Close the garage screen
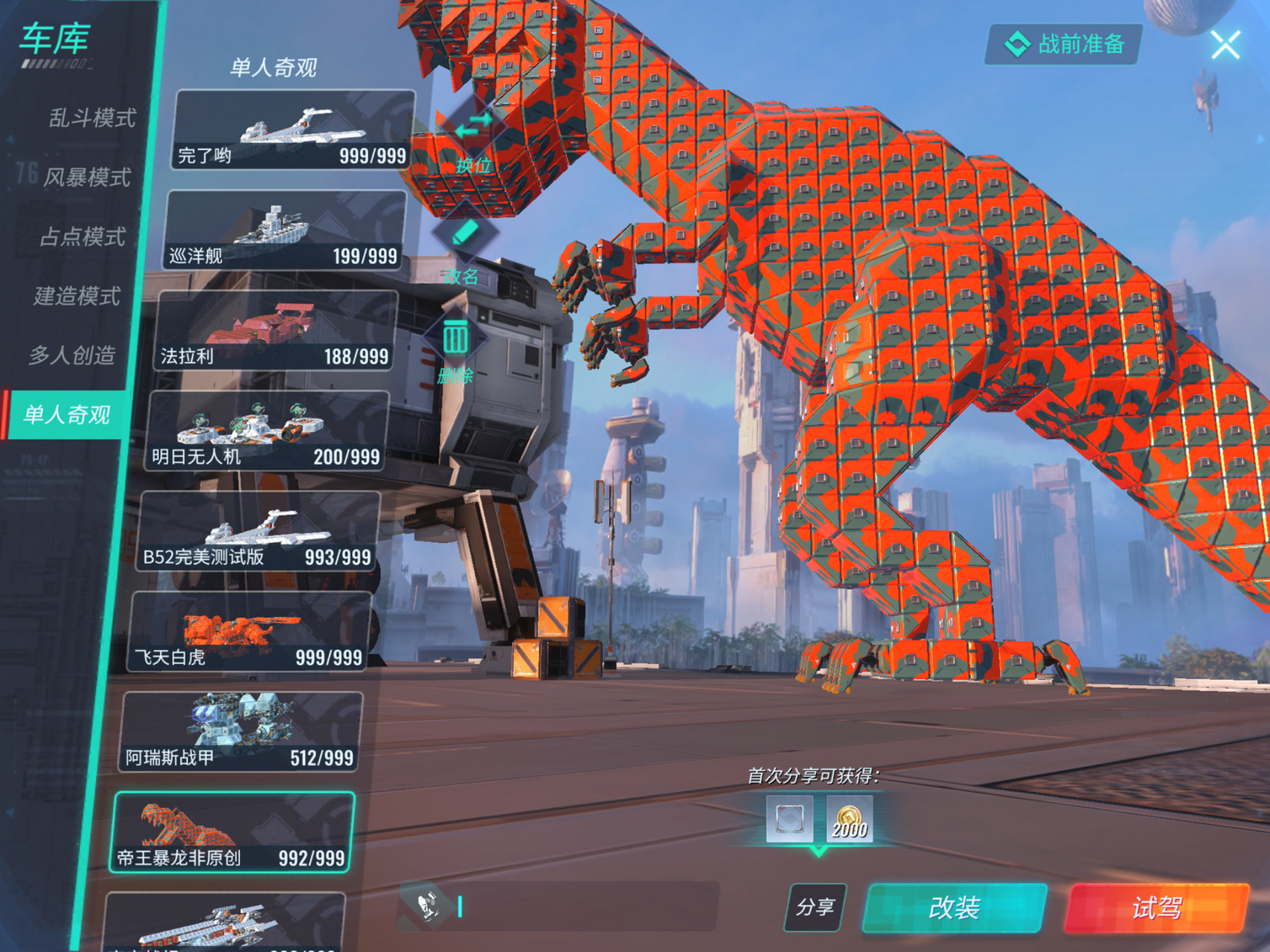The image size is (1270, 952). 1225,45
